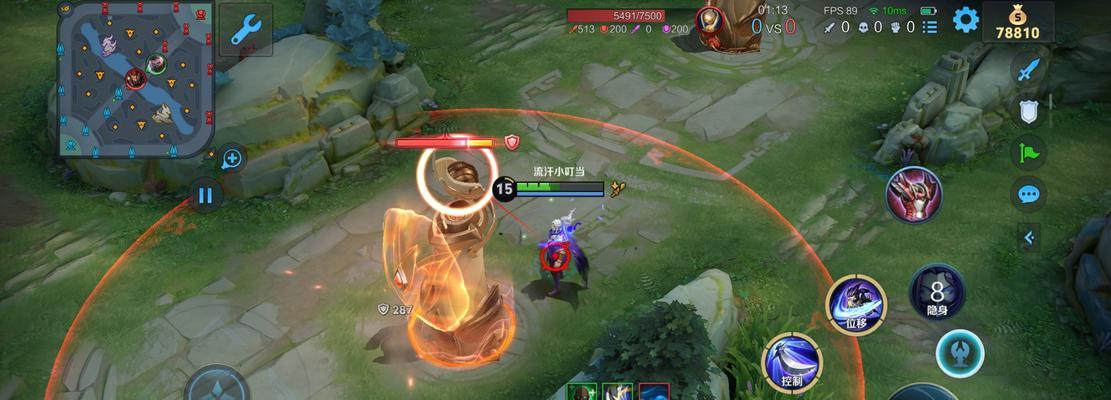Screen dimensions: 1111x400
Task: Tap the 隐身 stealth skill on cooldown
Action: (937, 293)
